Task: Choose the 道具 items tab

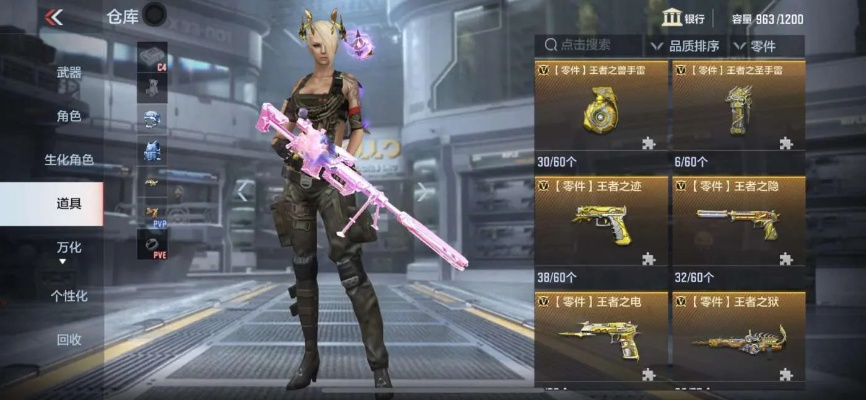Action: click(x=69, y=204)
